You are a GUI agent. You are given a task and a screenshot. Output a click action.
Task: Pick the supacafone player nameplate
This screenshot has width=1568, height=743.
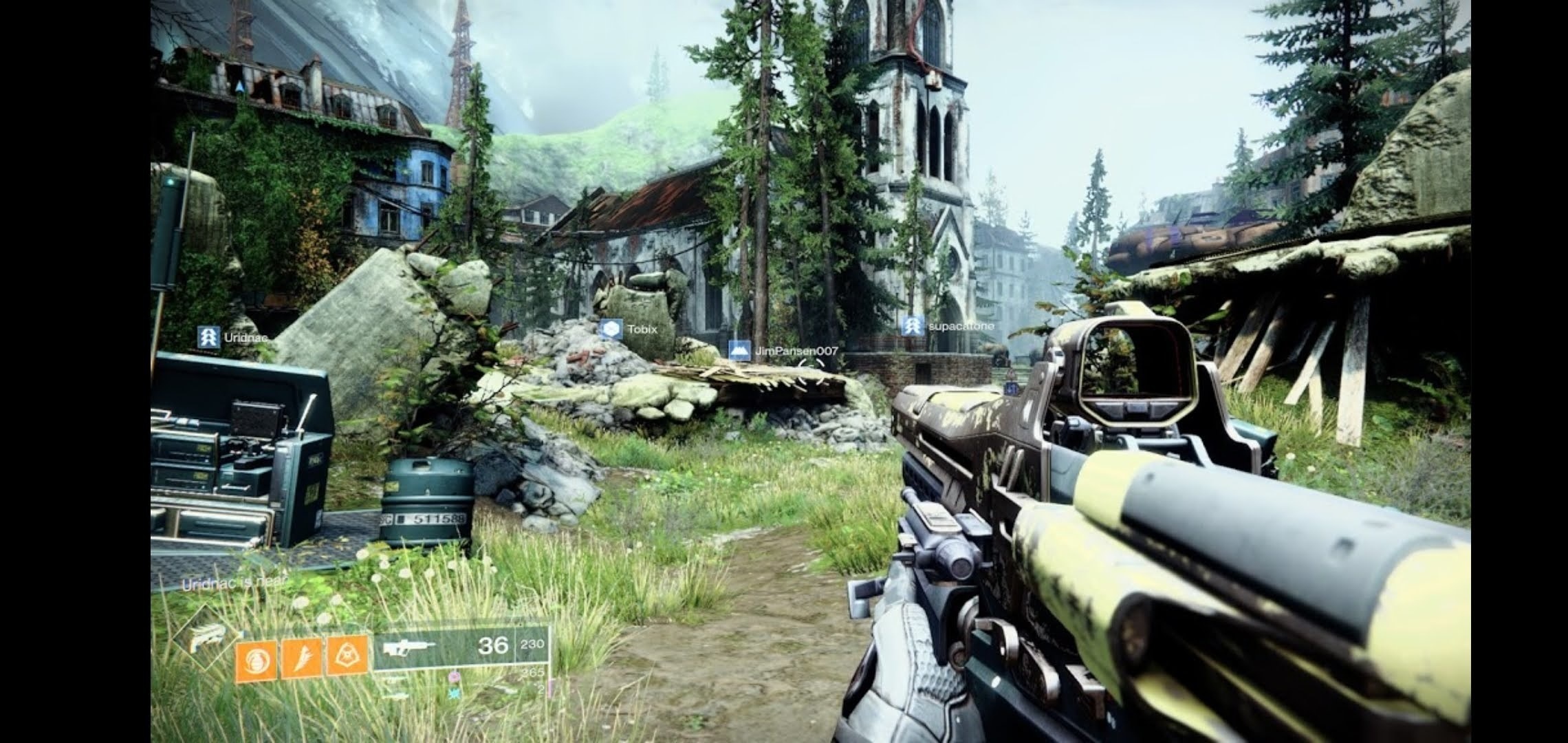tap(949, 326)
